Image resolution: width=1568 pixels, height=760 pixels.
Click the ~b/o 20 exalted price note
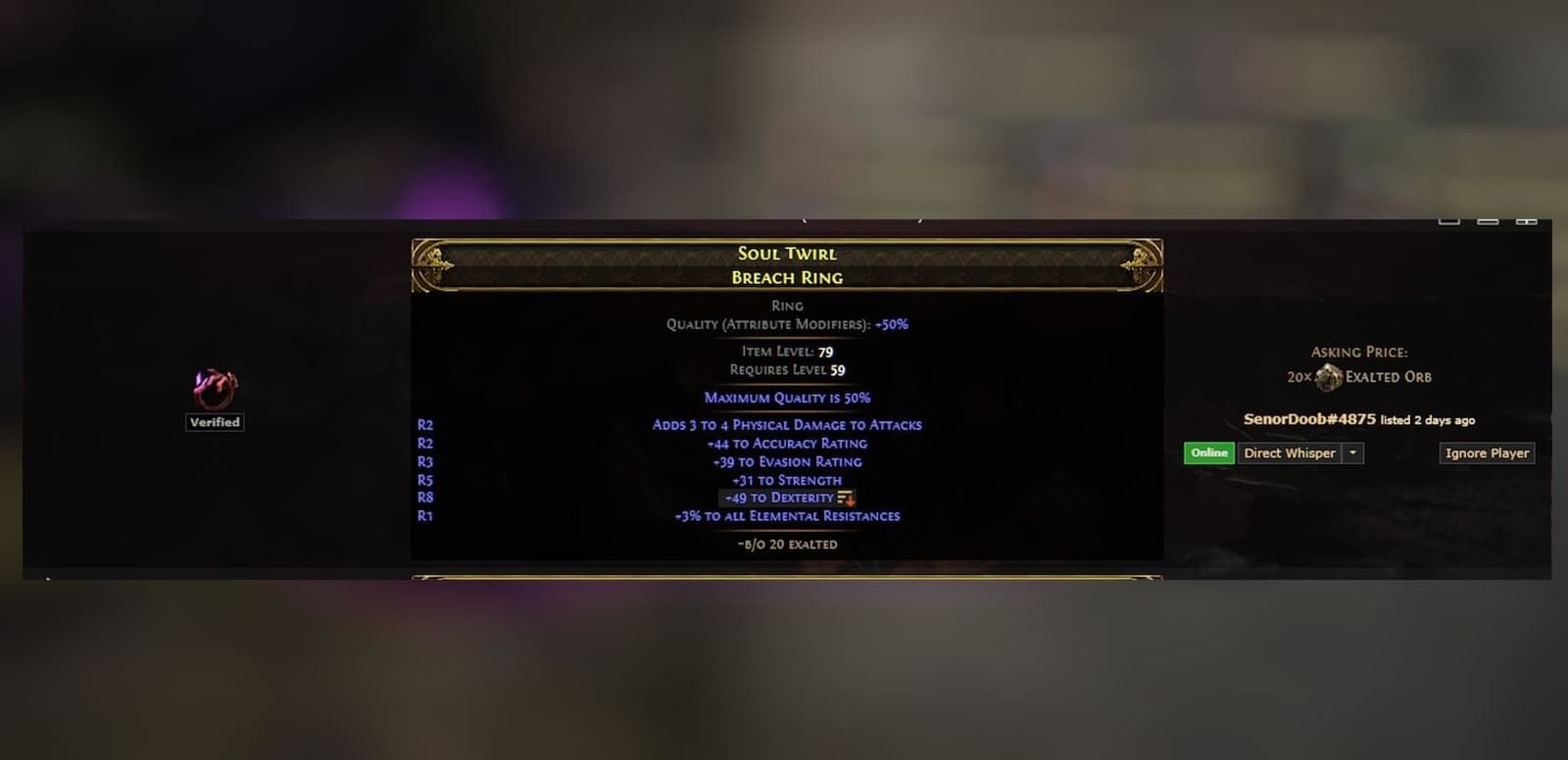(787, 544)
